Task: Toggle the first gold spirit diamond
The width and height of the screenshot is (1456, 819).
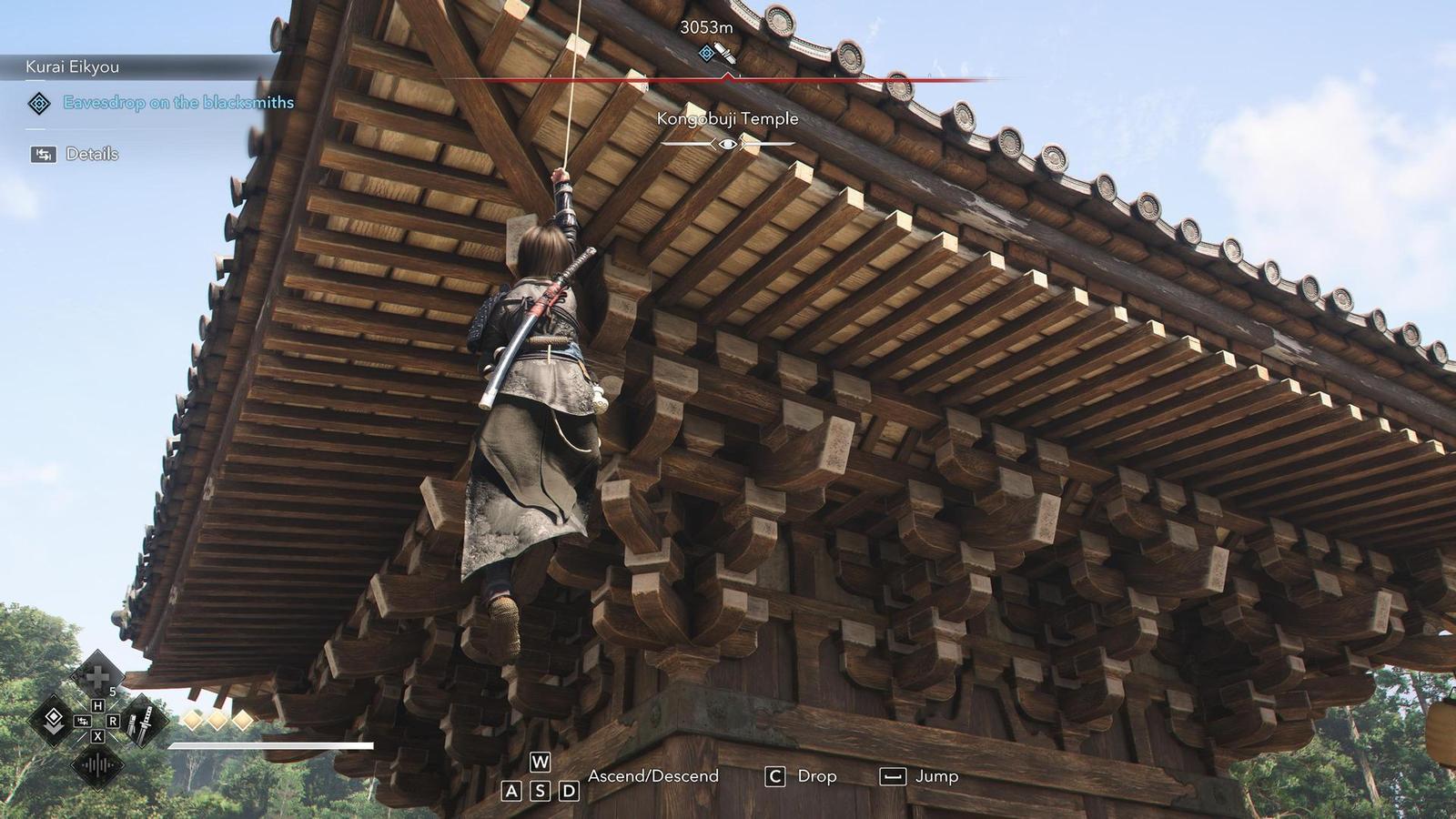Action: click(194, 721)
